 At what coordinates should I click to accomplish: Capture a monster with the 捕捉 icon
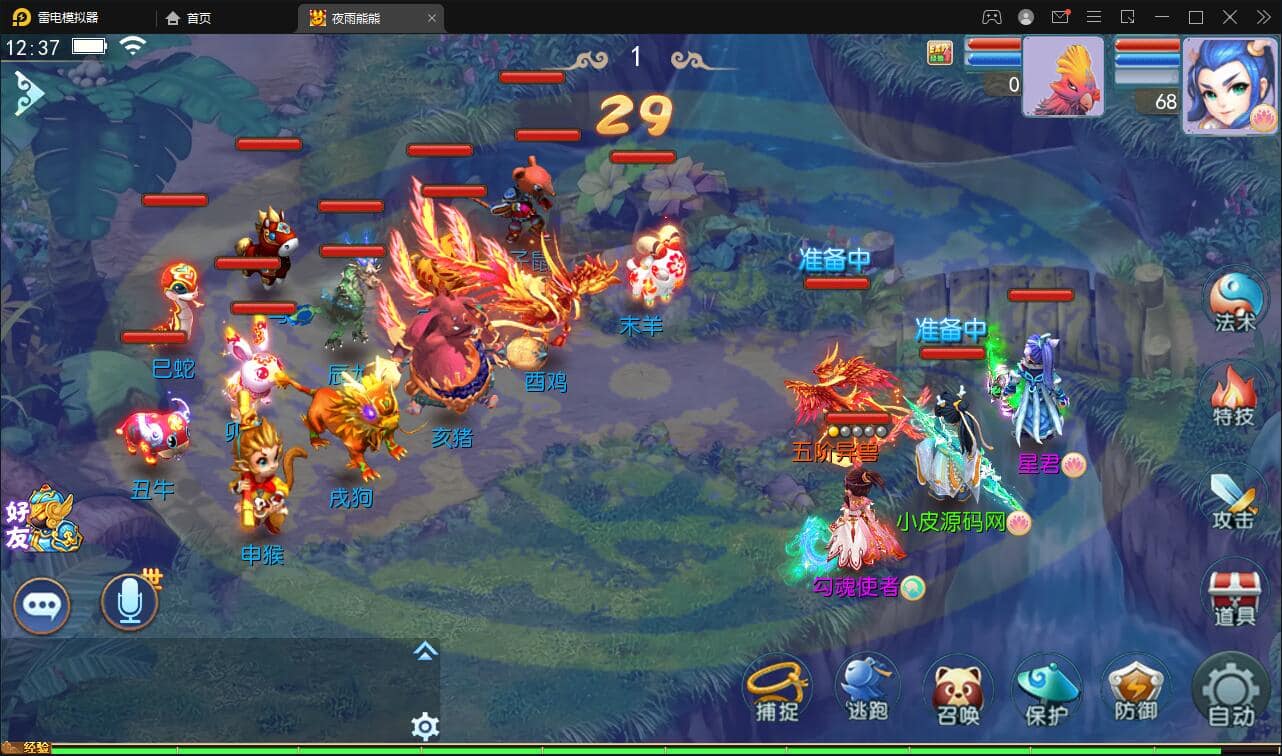[776, 690]
